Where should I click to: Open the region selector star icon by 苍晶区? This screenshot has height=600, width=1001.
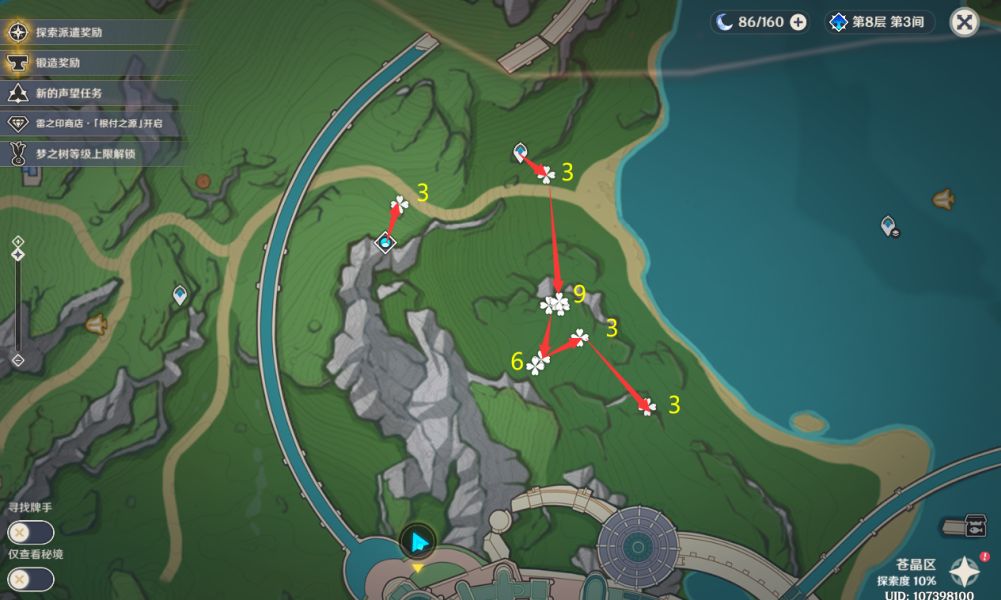[965, 572]
